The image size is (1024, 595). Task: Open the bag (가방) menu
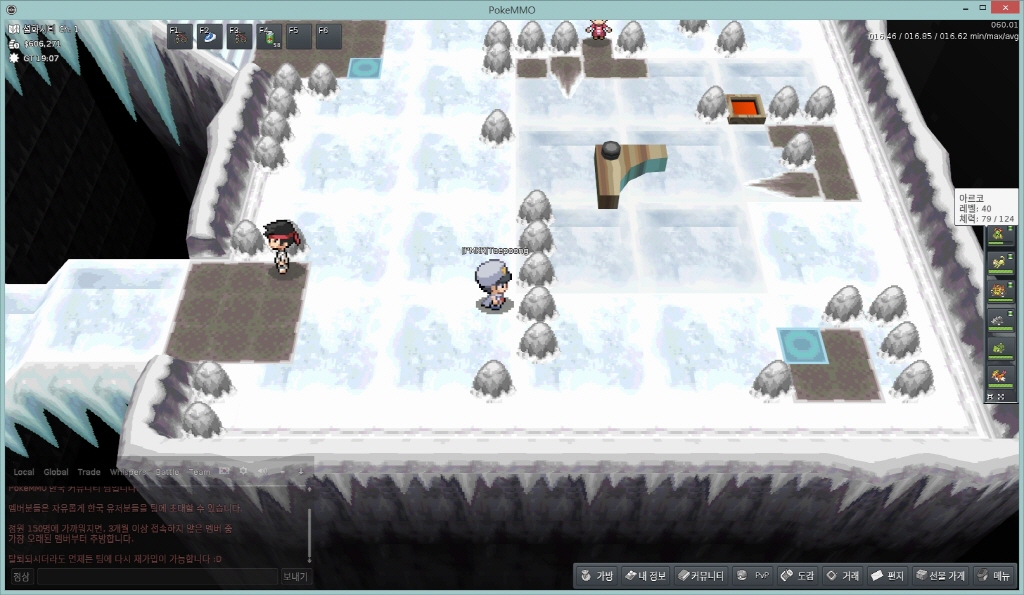(596, 576)
